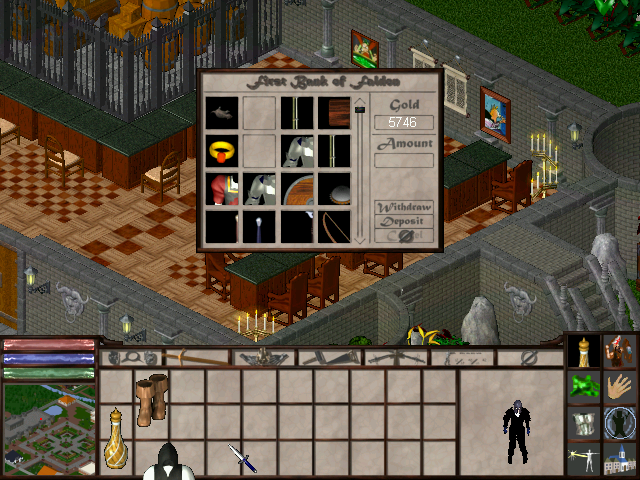640x480 pixels.
Task: Select the steel helmet cap in bank
Action: (x=334, y=190)
